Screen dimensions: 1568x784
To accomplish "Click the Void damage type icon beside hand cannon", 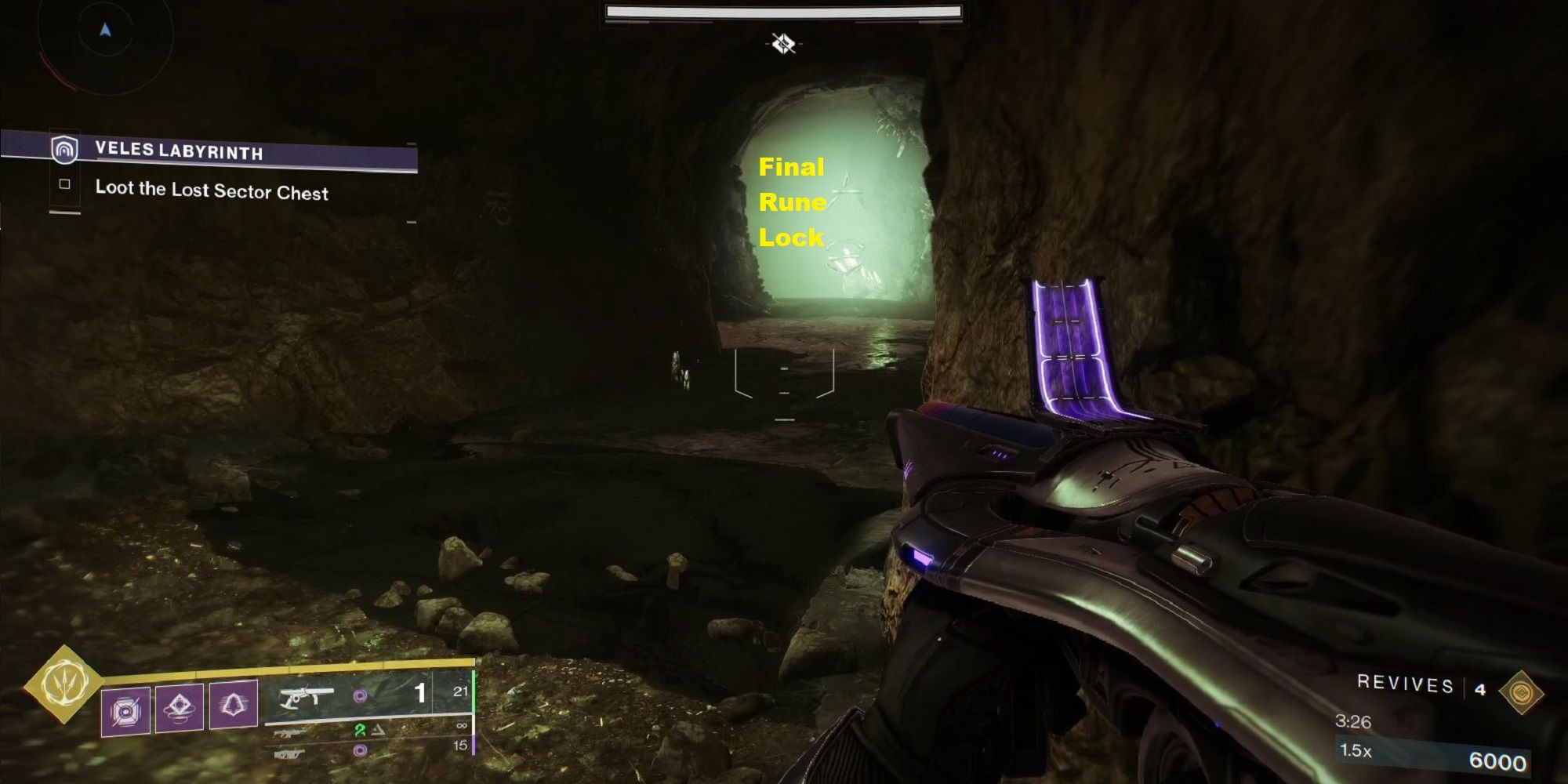I will point(361,696).
